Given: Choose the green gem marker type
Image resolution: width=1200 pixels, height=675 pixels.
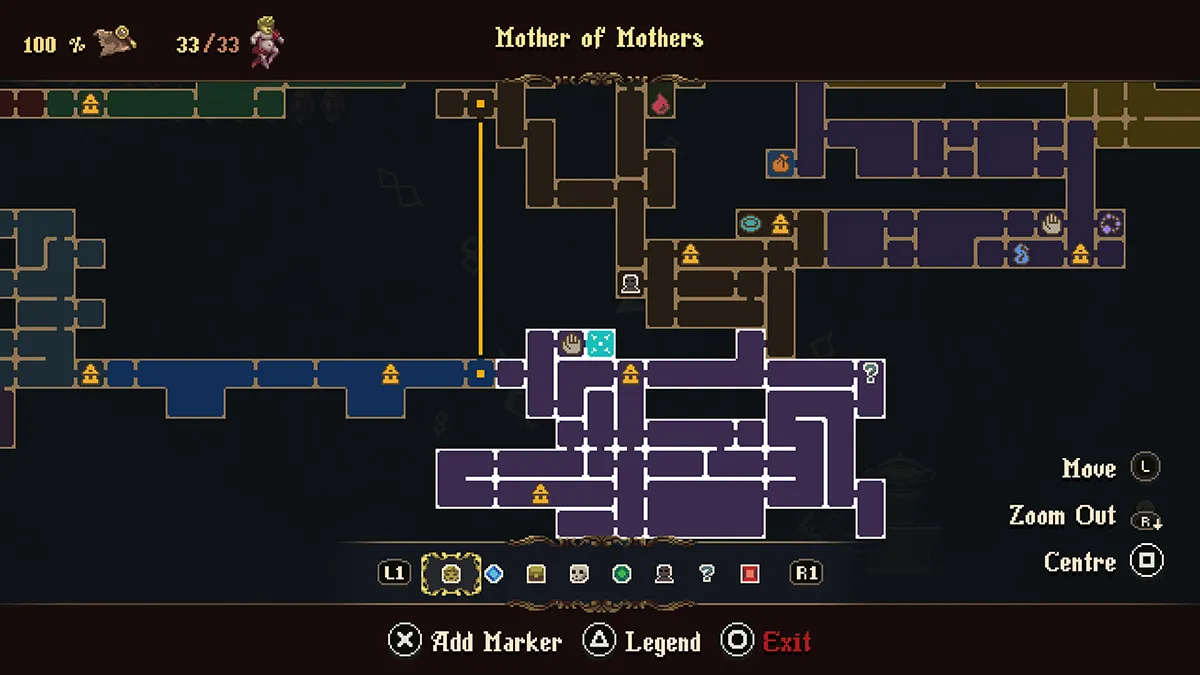Looking at the screenshot, I should point(622,574).
